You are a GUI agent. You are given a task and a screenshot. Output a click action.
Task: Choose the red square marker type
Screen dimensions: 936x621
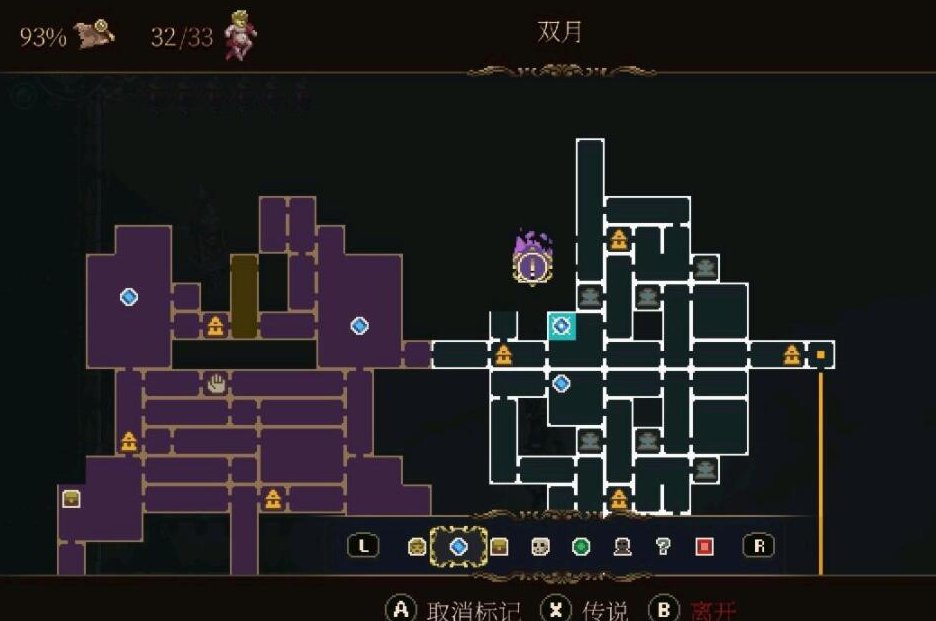(x=704, y=546)
